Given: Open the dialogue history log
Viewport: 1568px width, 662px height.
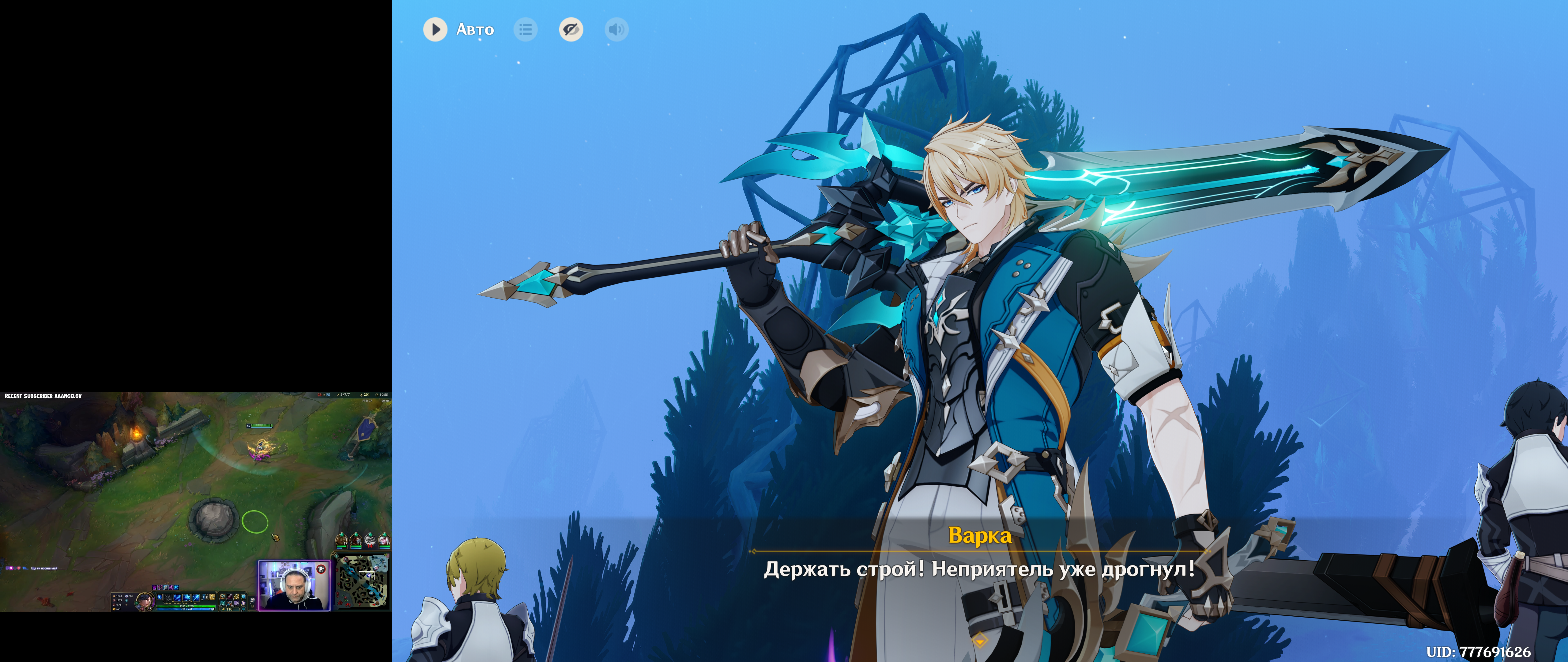Looking at the screenshot, I should tap(525, 29).
